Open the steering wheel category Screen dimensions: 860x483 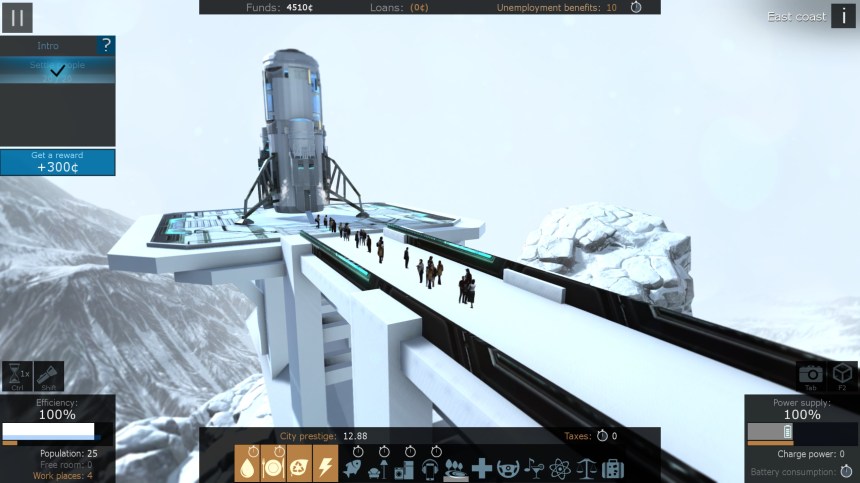pyautogui.click(x=508, y=468)
